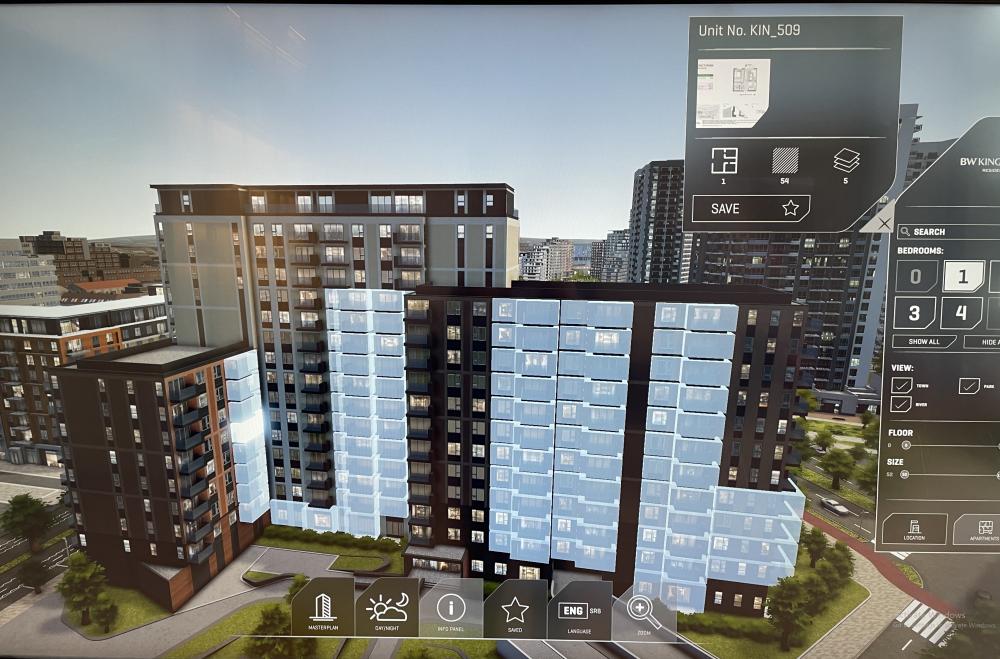1000x659 pixels.
Task: Filter by 3 bedrooms
Action: 915,312
